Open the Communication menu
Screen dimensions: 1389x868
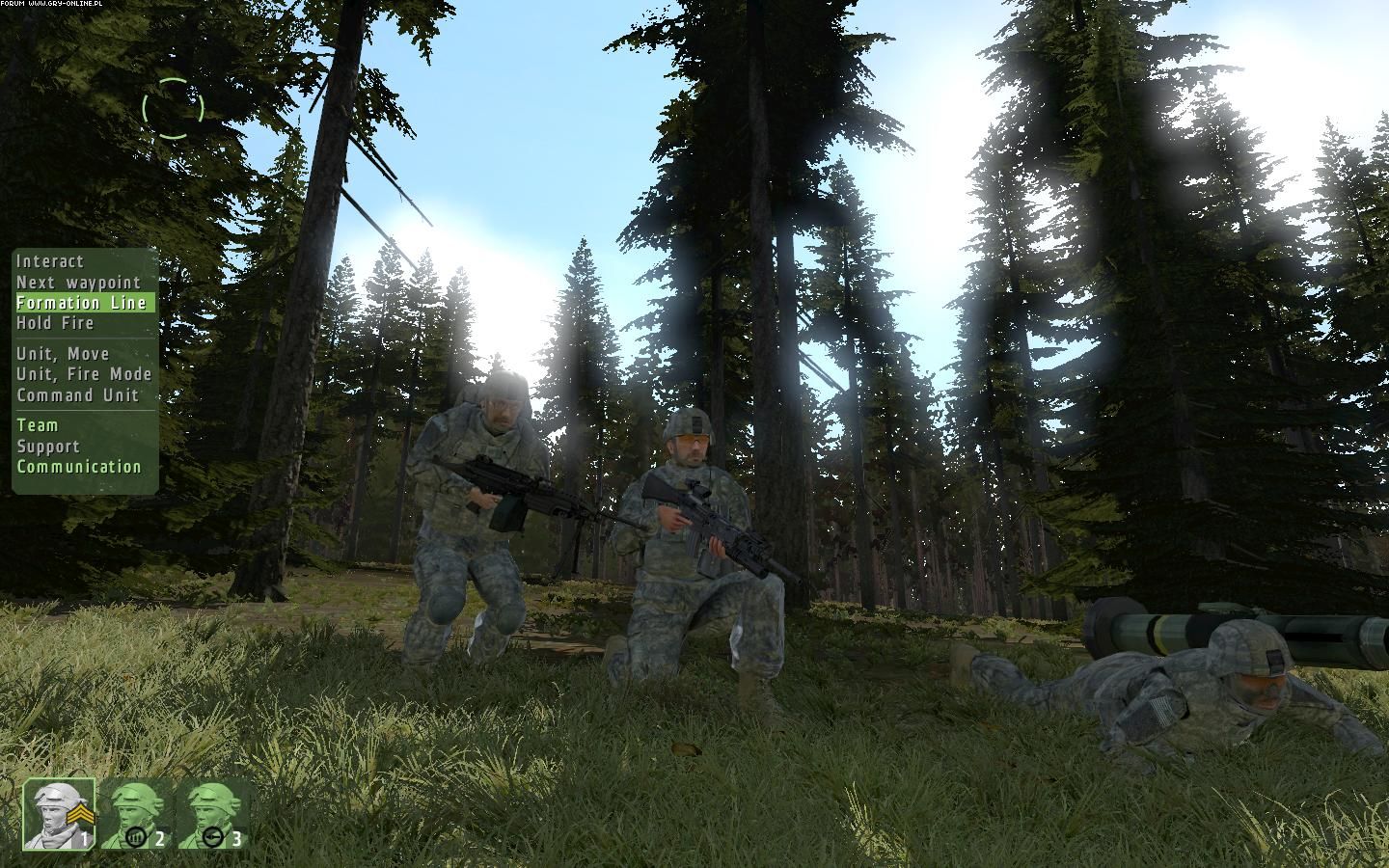(x=79, y=467)
